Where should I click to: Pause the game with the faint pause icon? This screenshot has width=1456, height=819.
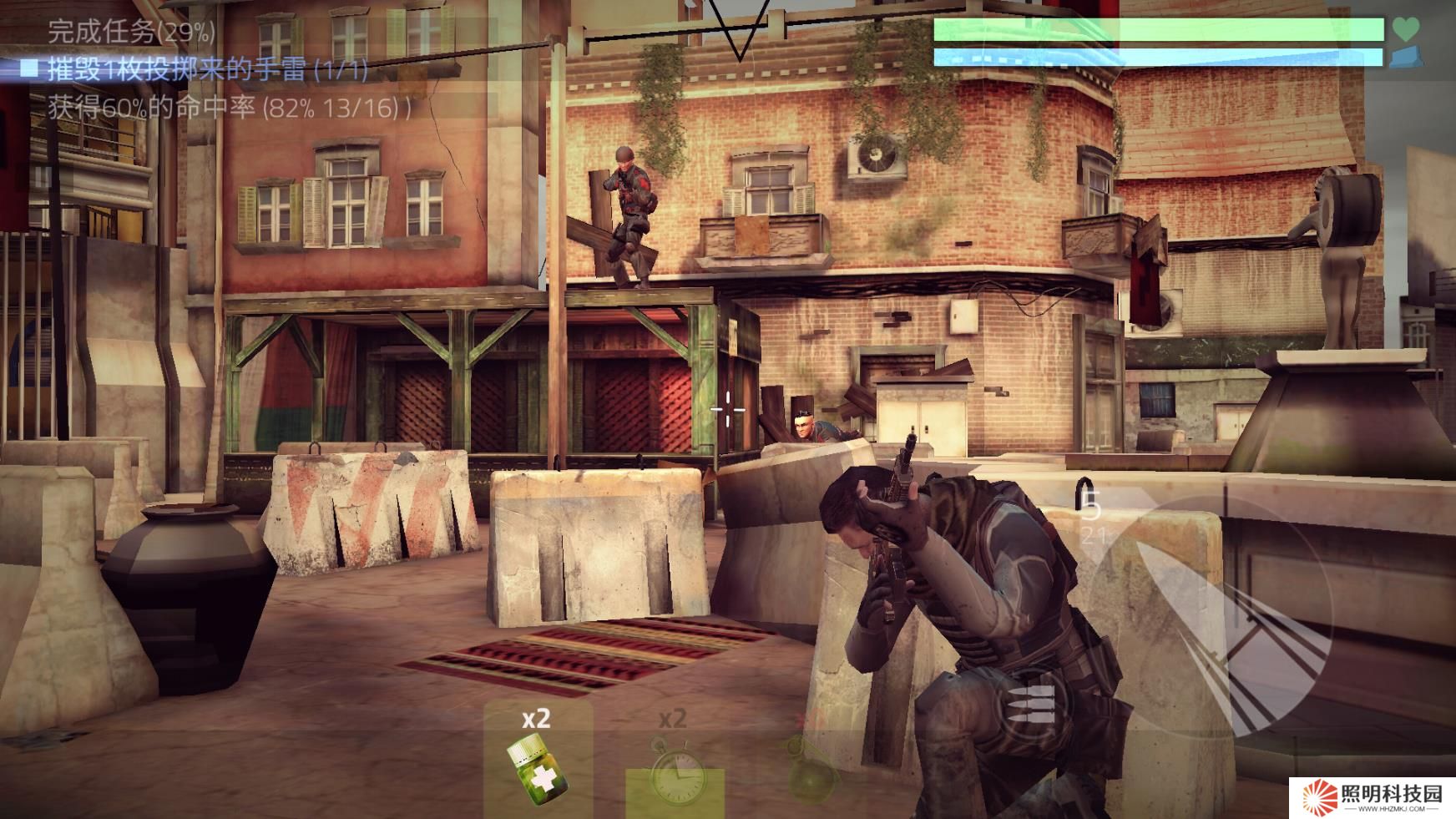pos(43,177)
